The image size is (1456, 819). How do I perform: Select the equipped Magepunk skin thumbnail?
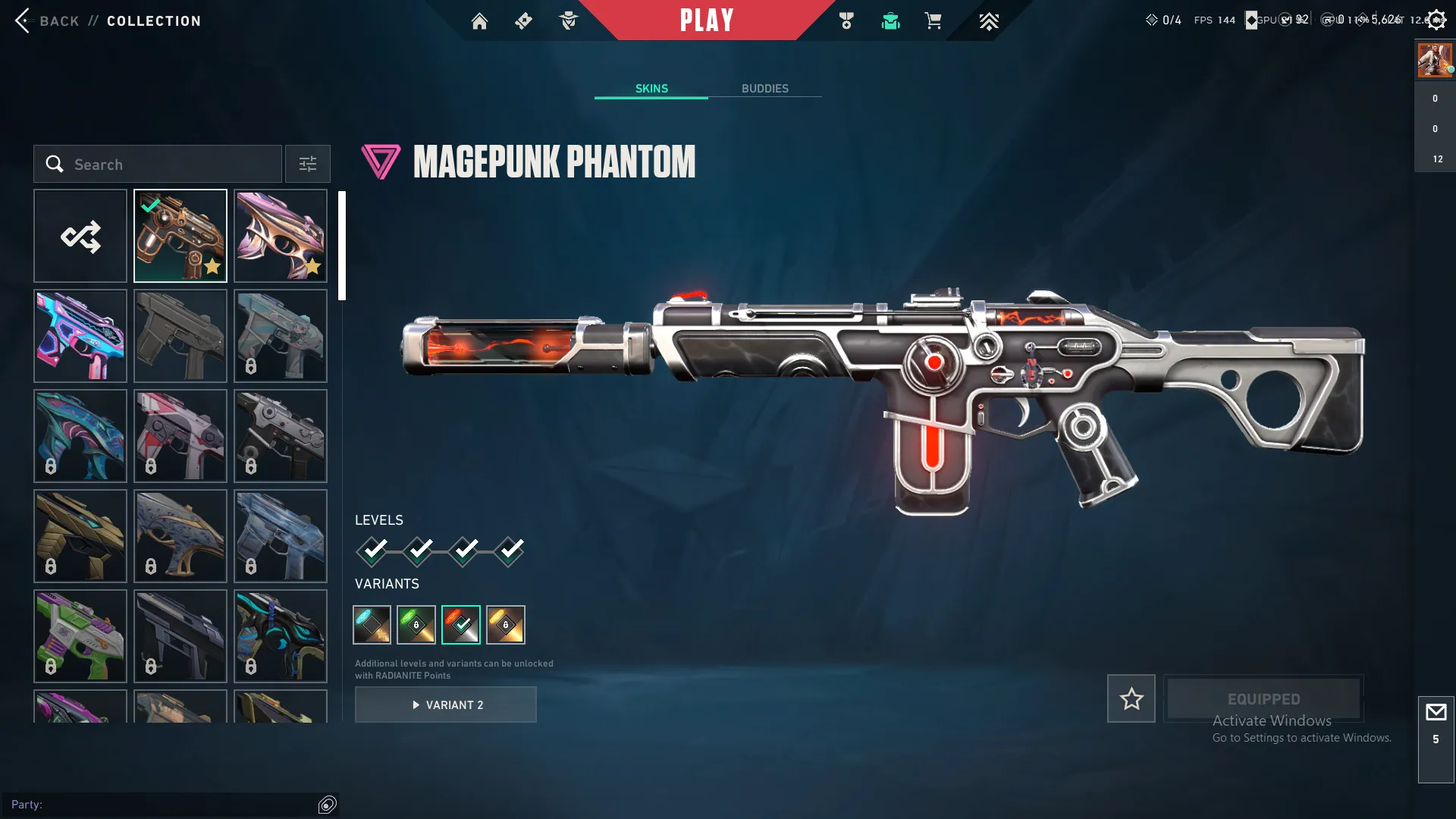(x=180, y=236)
